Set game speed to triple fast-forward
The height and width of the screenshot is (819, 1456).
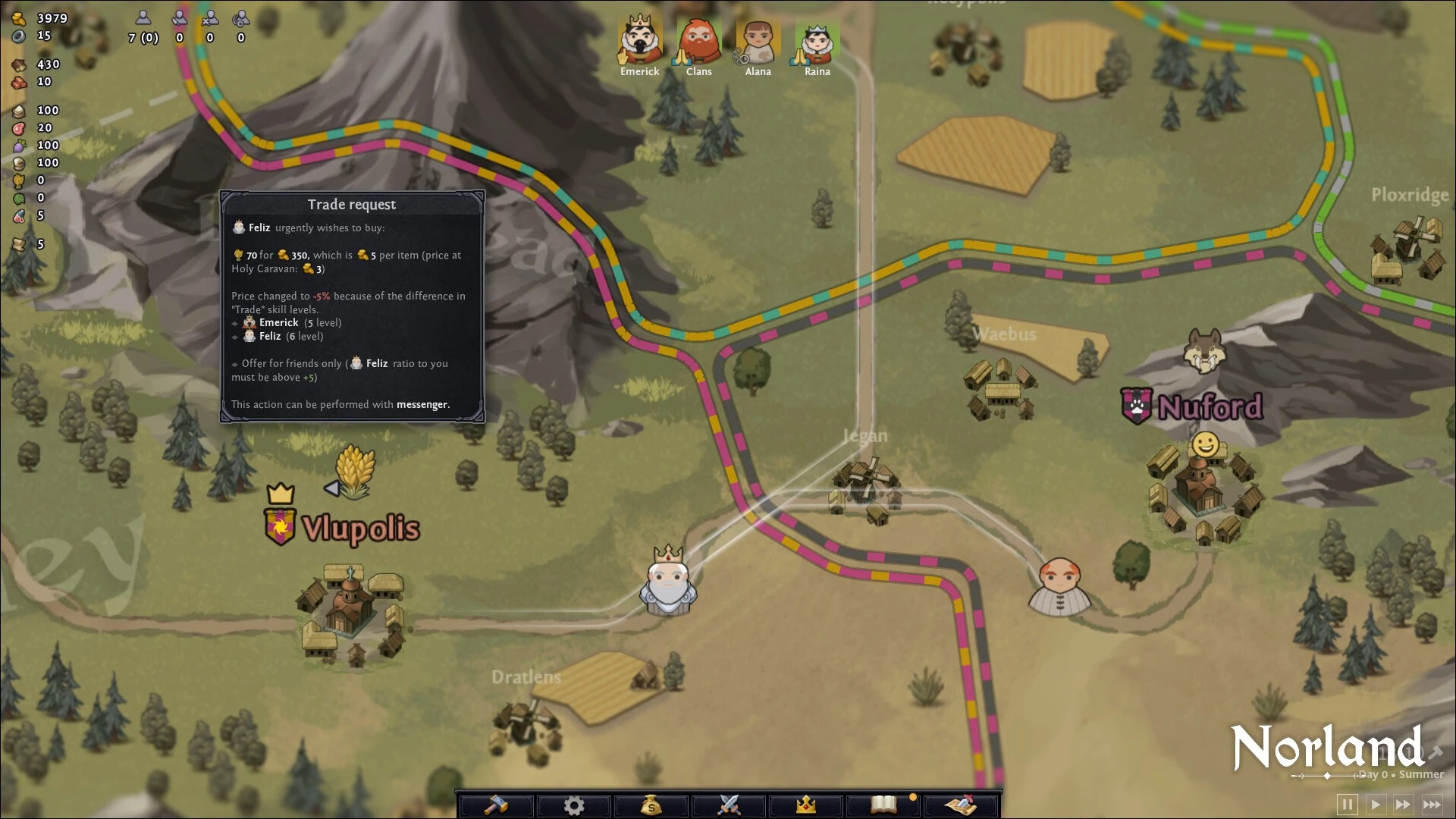pos(1432,805)
